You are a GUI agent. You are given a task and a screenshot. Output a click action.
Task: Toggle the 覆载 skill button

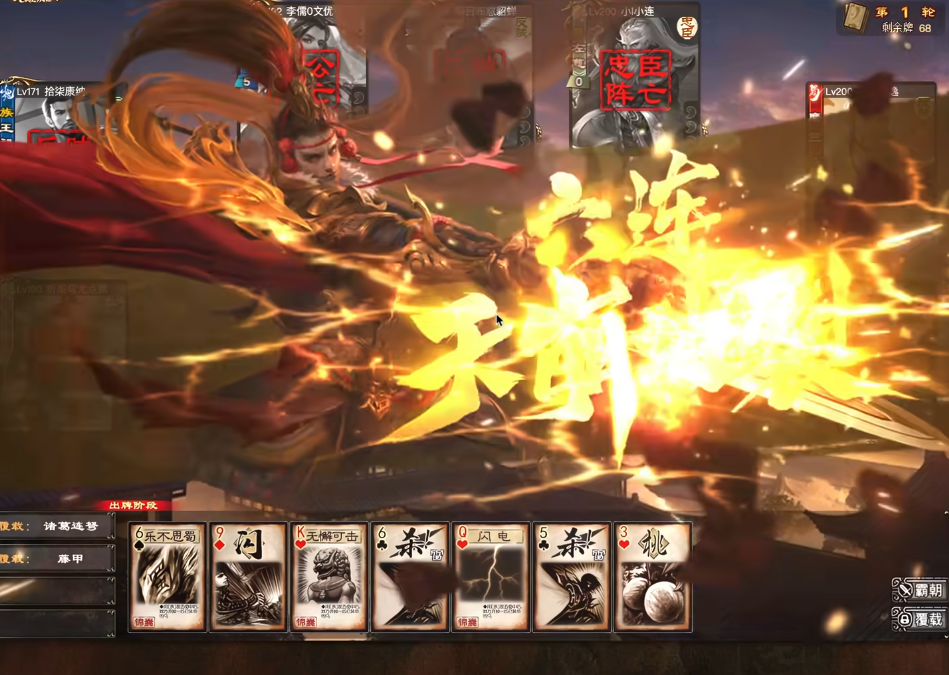coord(919,619)
